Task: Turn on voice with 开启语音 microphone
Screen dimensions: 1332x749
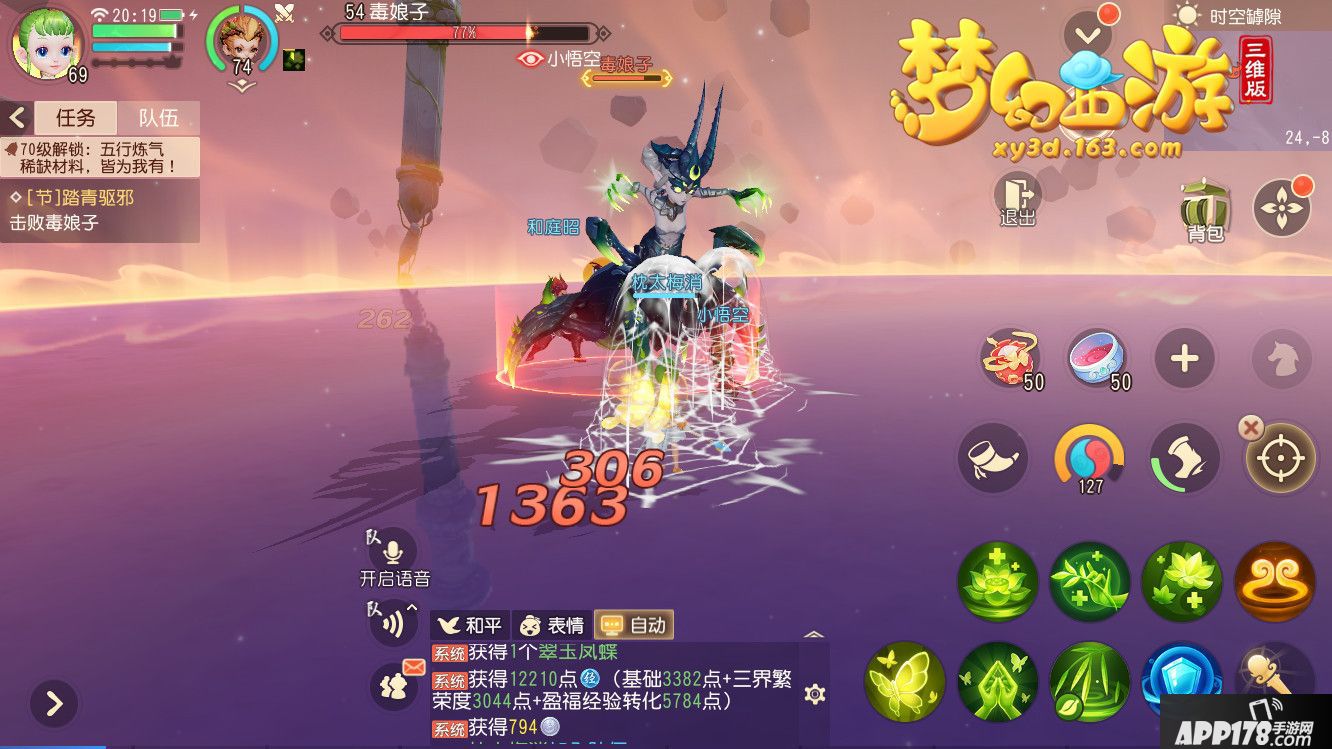Action: tap(393, 550)
